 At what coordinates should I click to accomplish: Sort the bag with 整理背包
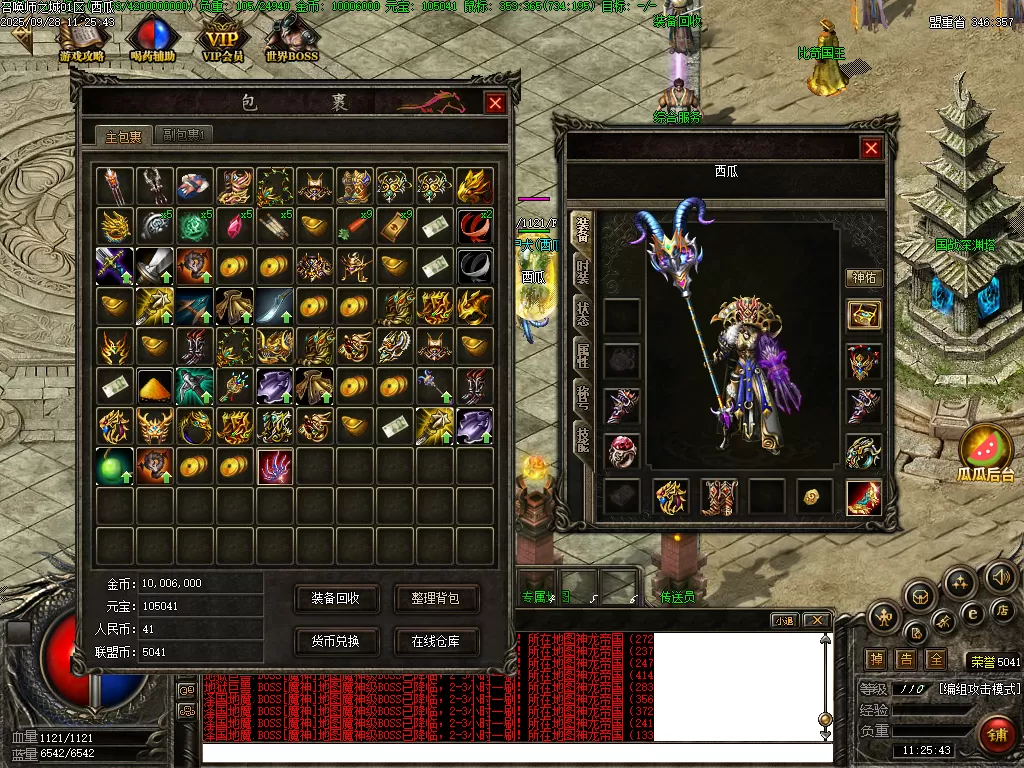436,599
